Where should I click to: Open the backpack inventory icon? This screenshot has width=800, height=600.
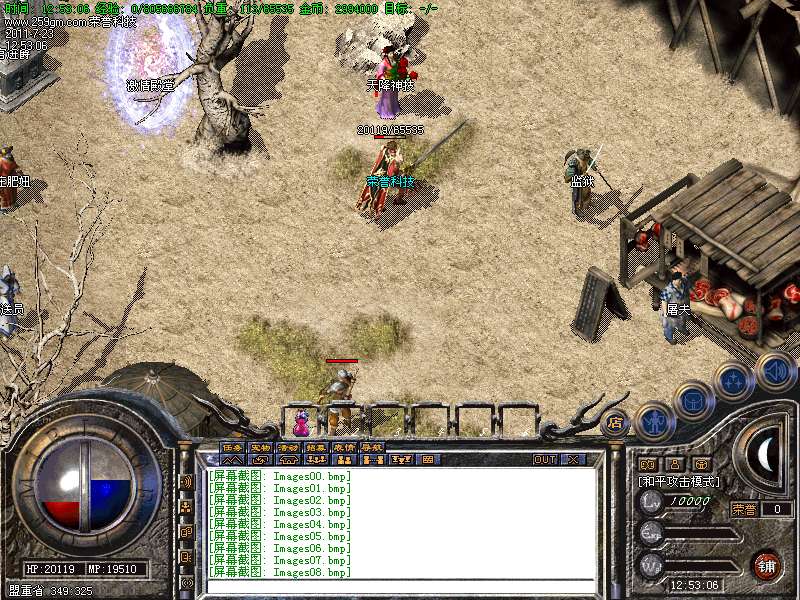point(694,402)
